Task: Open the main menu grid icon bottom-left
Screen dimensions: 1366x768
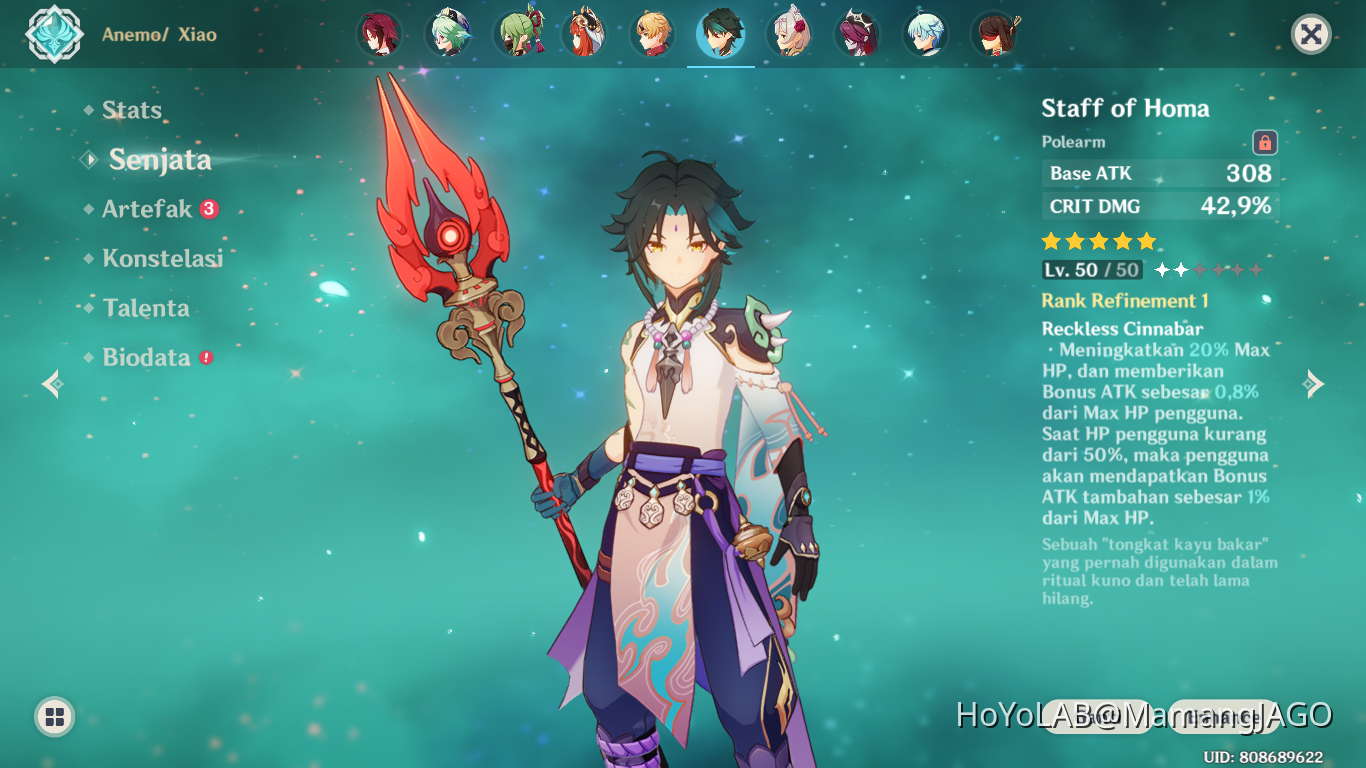Action: [54, 717]
